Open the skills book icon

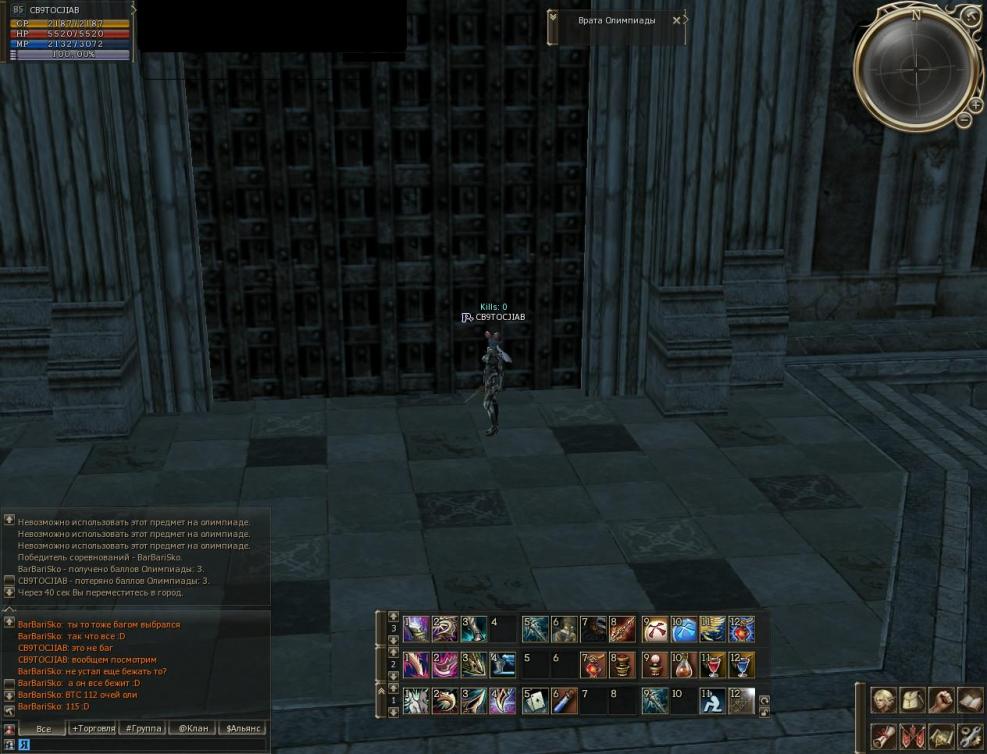[x=968, y=700]
